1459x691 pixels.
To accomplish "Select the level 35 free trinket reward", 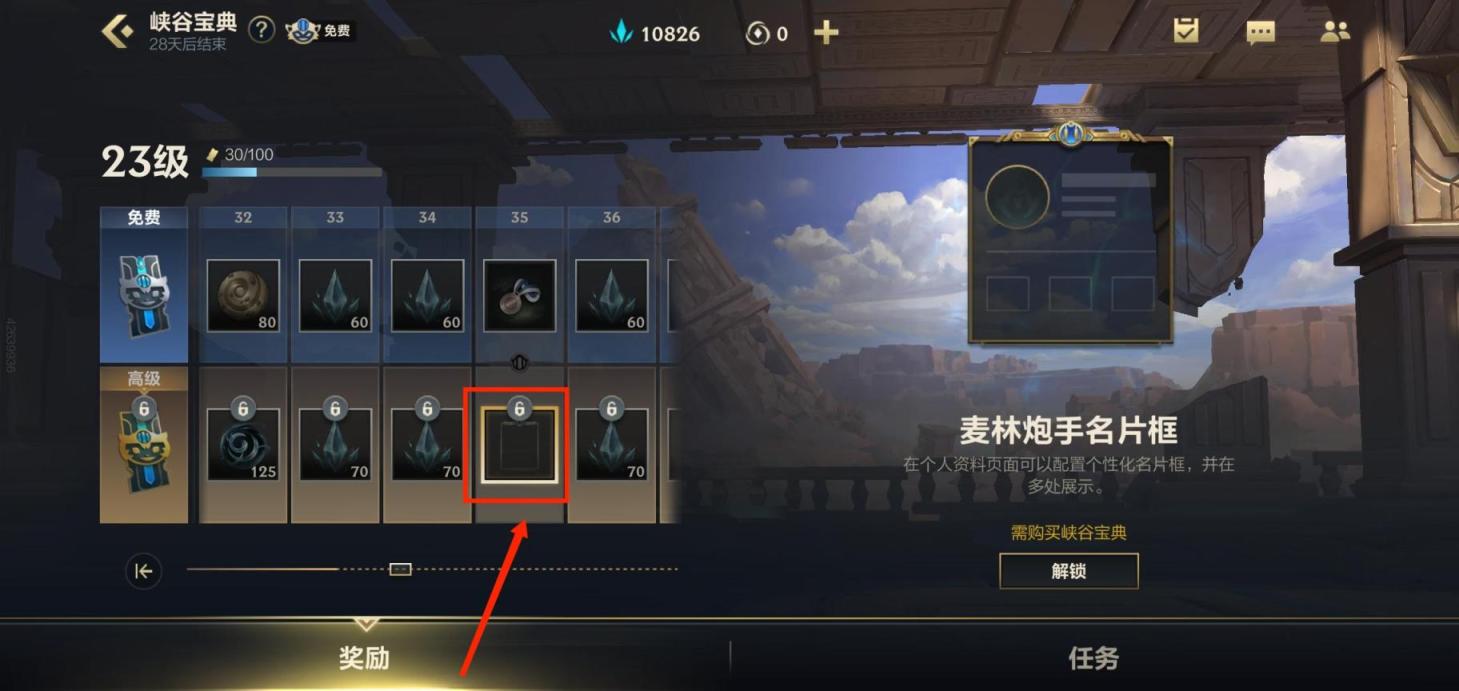I will coord(519,296).
